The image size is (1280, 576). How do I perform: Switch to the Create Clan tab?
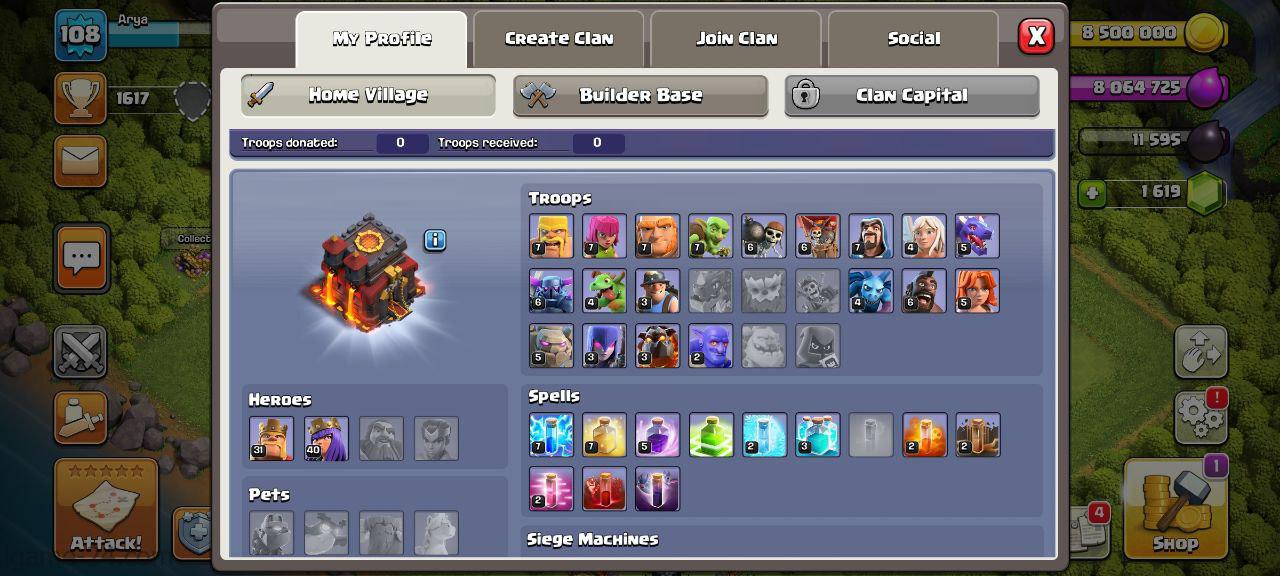coord(559,39)
